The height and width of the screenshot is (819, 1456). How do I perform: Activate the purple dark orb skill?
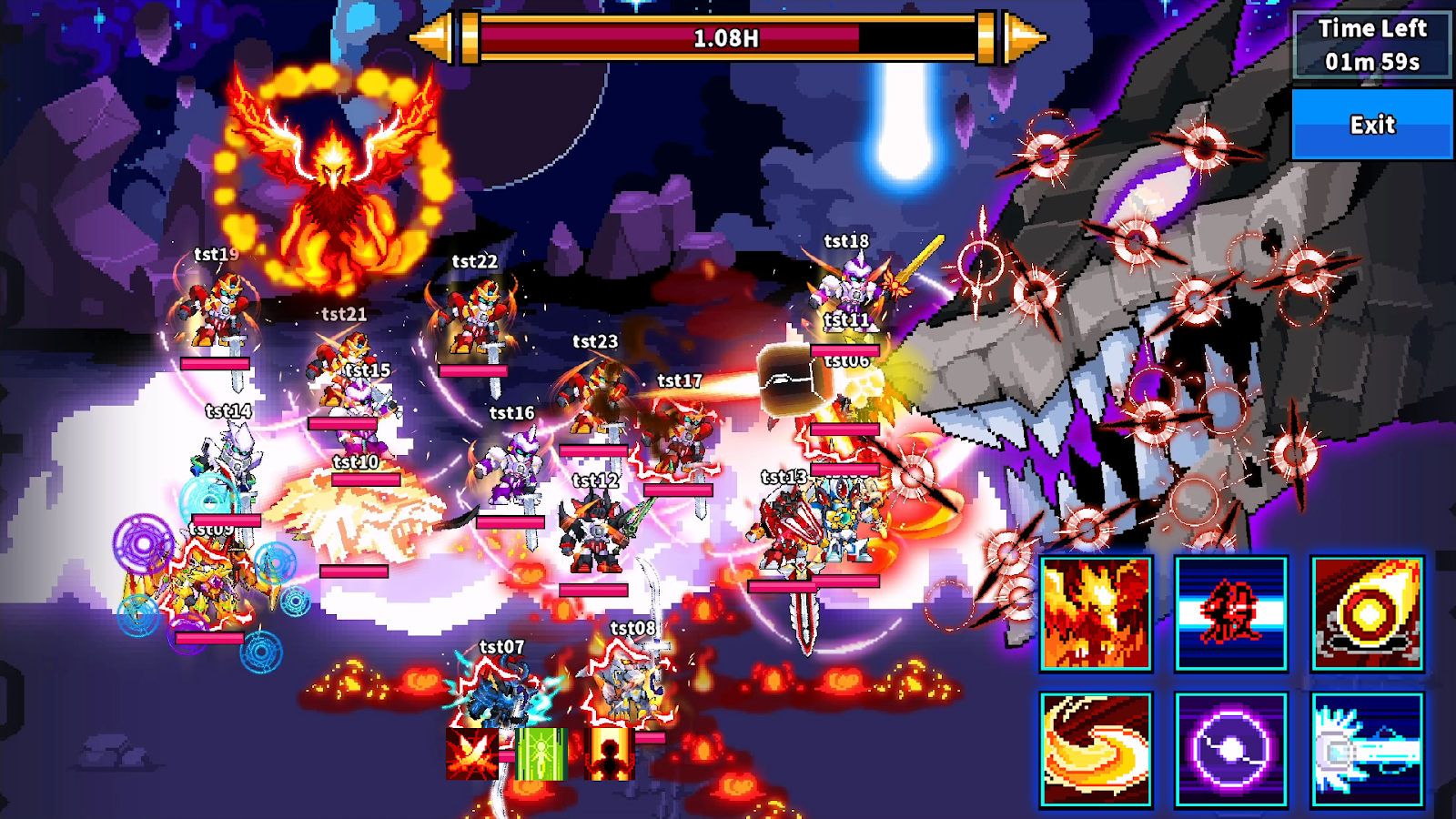click(x=1230, y=750)
